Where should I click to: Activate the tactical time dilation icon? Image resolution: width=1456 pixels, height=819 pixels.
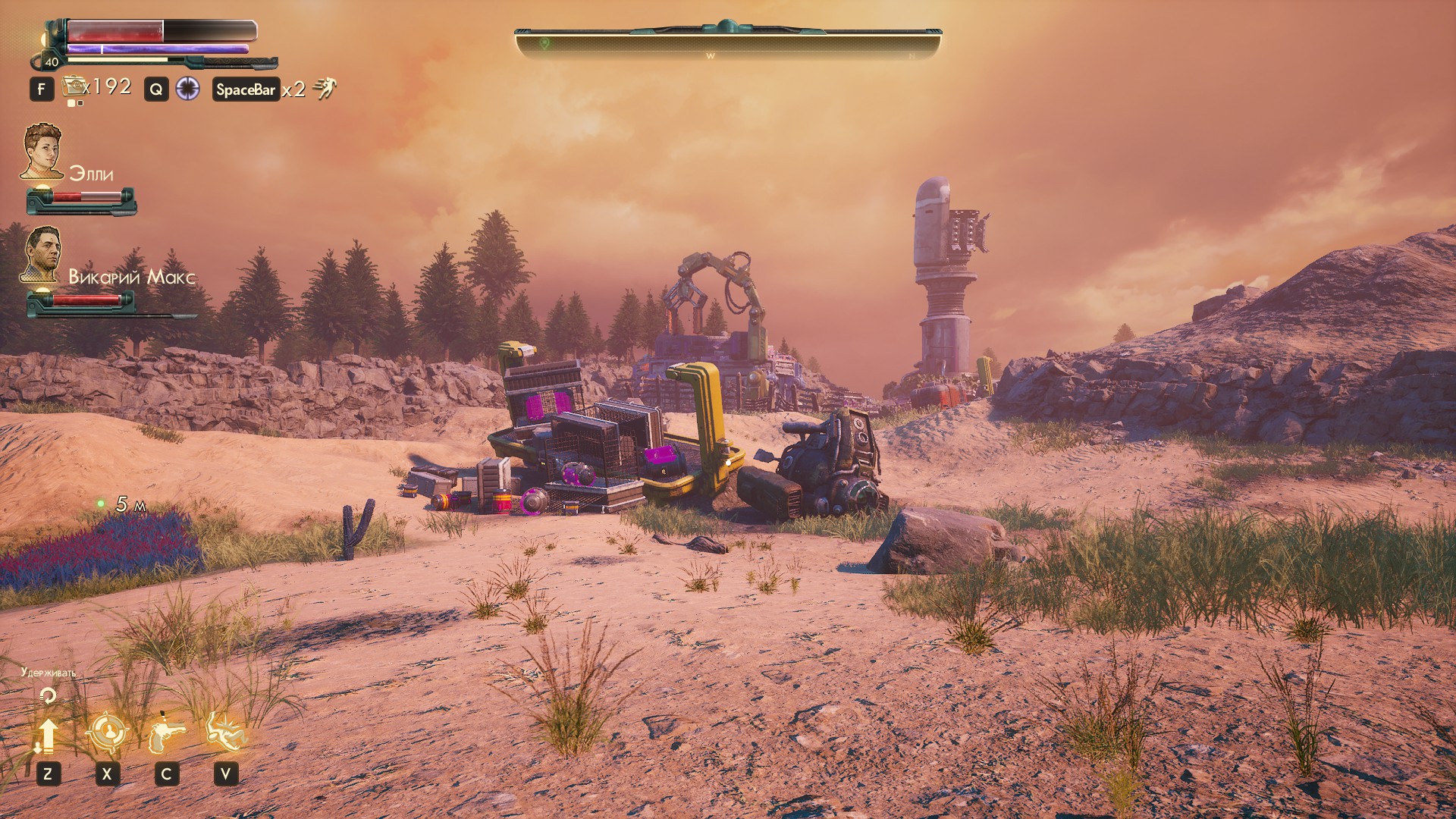point(187,89)
